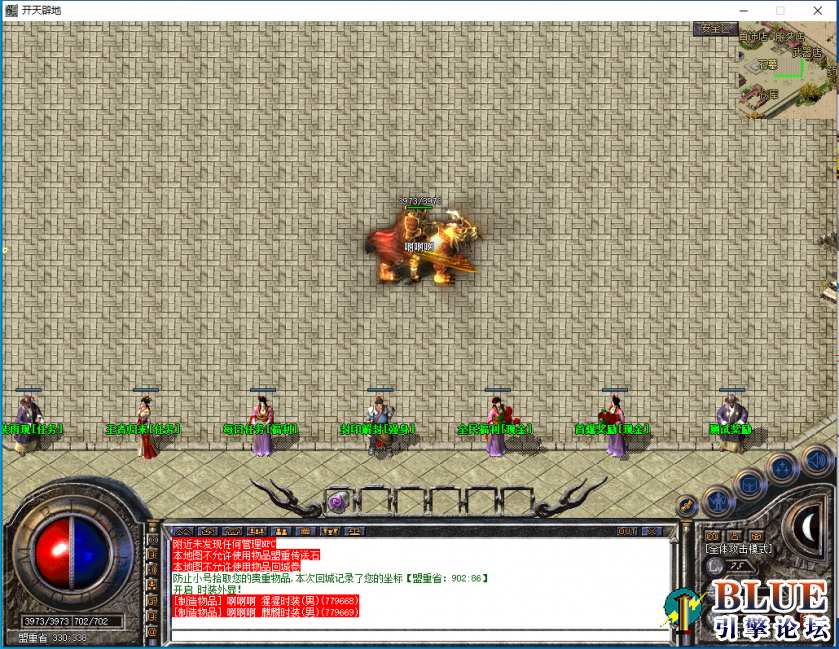This screenshot has height=649, width=839.
Task: Open the purple orb button above chat
Action: coord(337,502)
